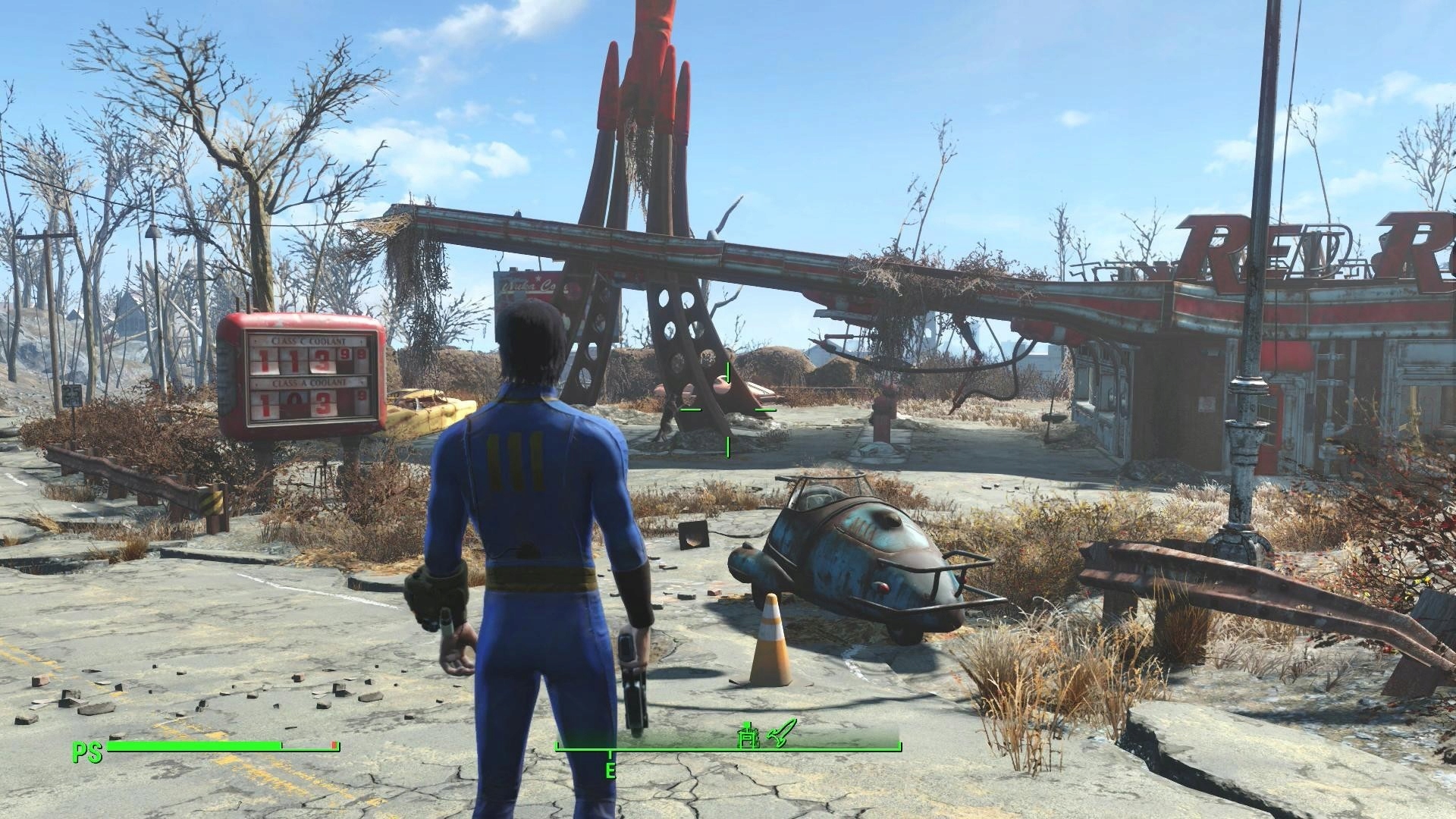Click the E direction marker on the compass
This screenshot has width=1456, height=819.
611,767
